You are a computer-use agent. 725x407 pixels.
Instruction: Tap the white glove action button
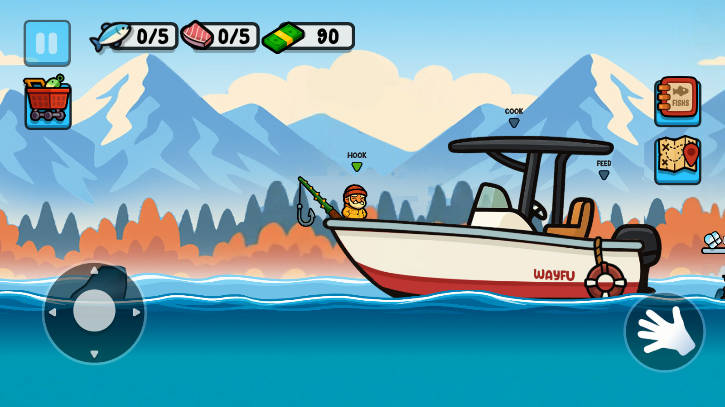tap(664, 332)
